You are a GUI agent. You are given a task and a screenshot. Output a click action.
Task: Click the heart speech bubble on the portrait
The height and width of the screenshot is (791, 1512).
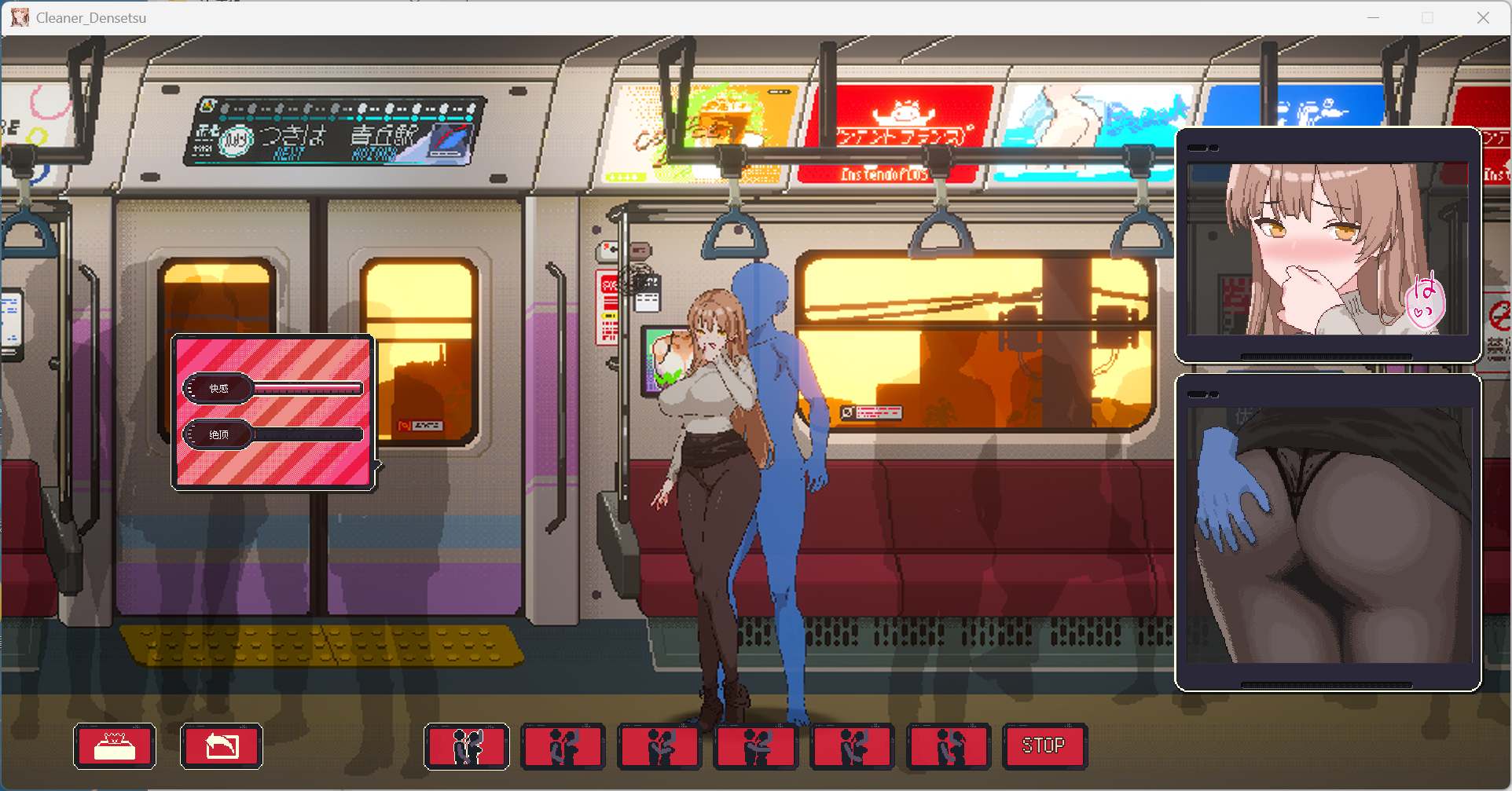(x=1425, y=302)
